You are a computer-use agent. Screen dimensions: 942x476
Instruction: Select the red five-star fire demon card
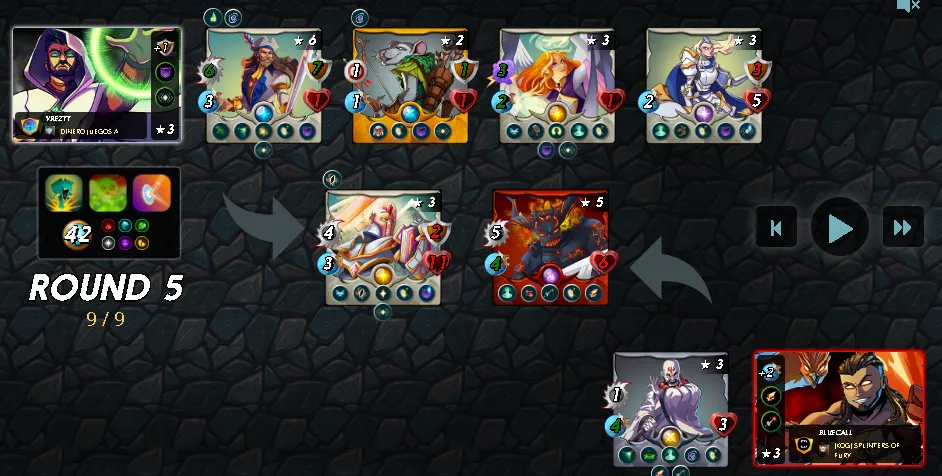pos(550,247)
